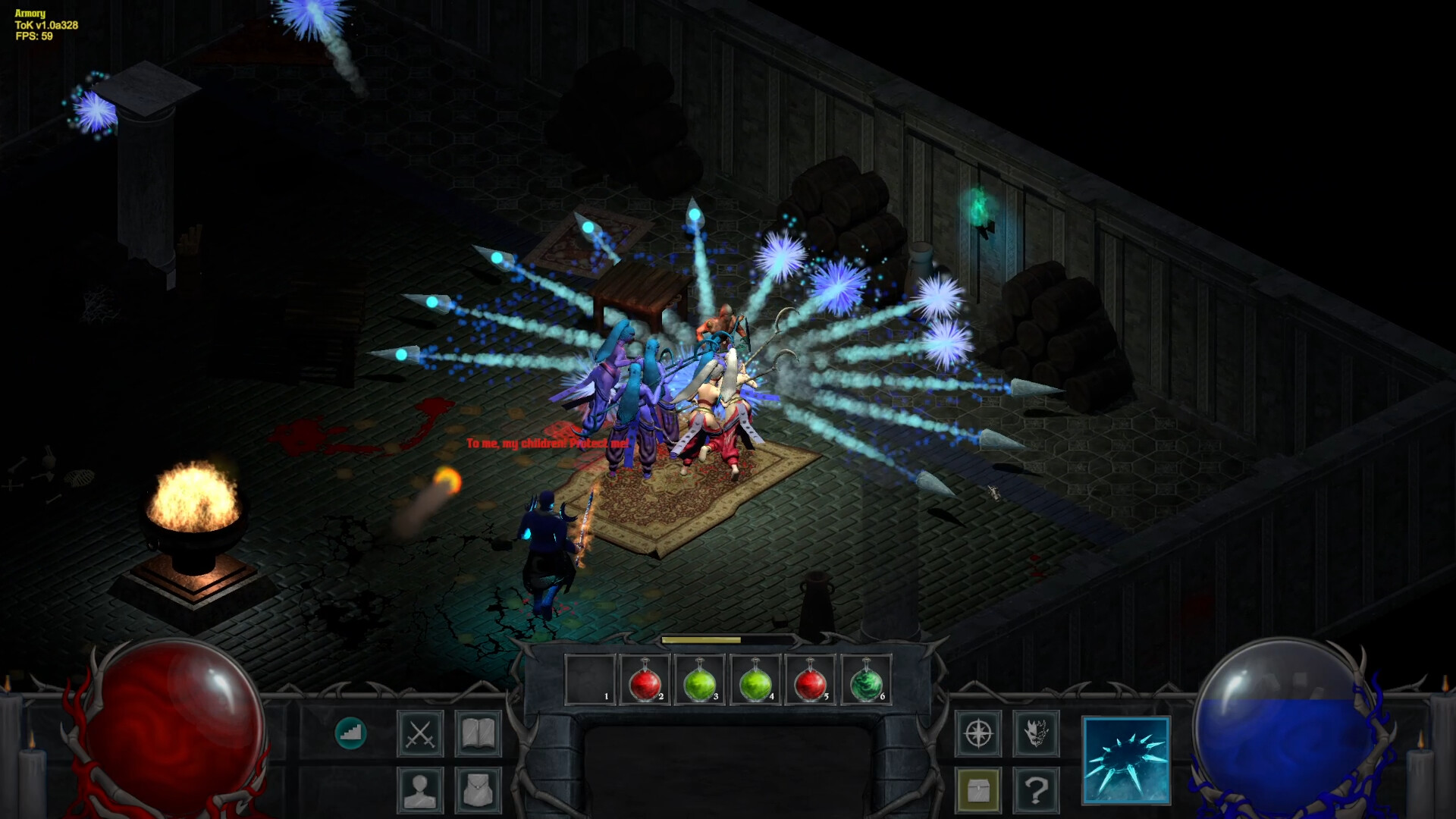The width and height of the screenshot is (1456, 819).
Task: Open the crossed swords skills panel
Action: click(420, 733)
